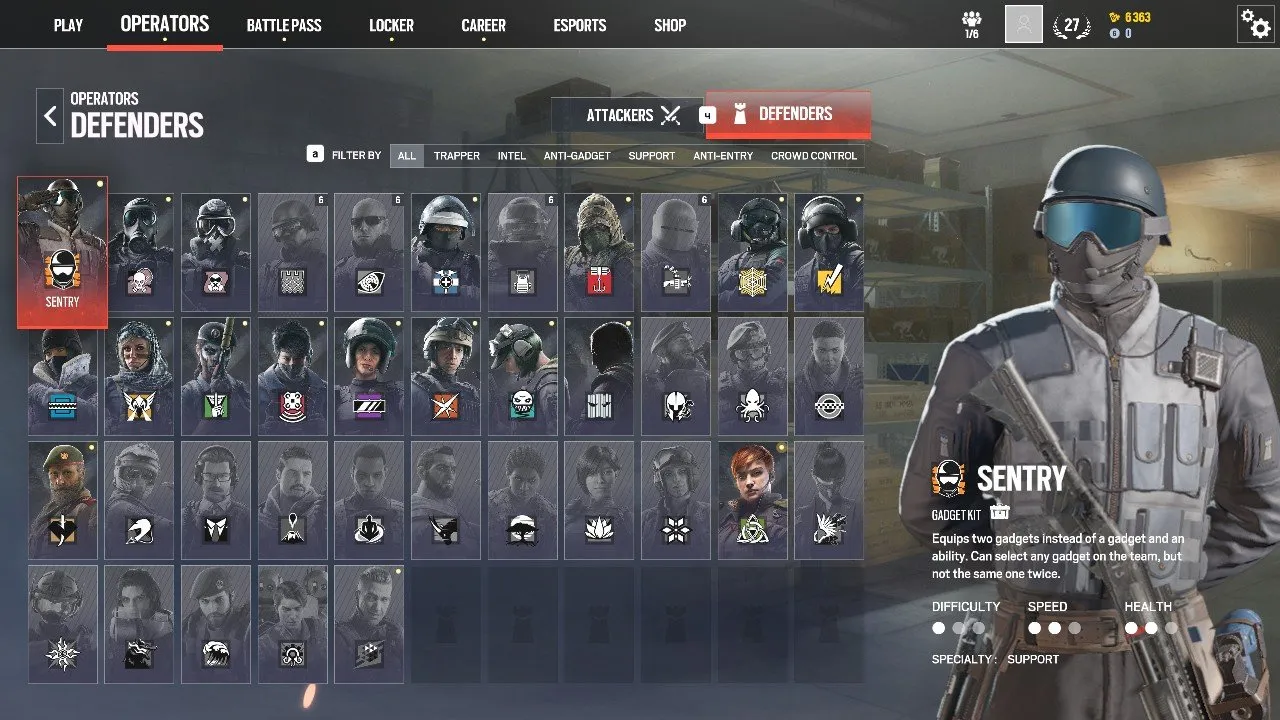Image resolution: width=1280 pixels, height=720 pixels.
Task: Toggle the CROWD CONTROL filter
Action: (812, 156)
